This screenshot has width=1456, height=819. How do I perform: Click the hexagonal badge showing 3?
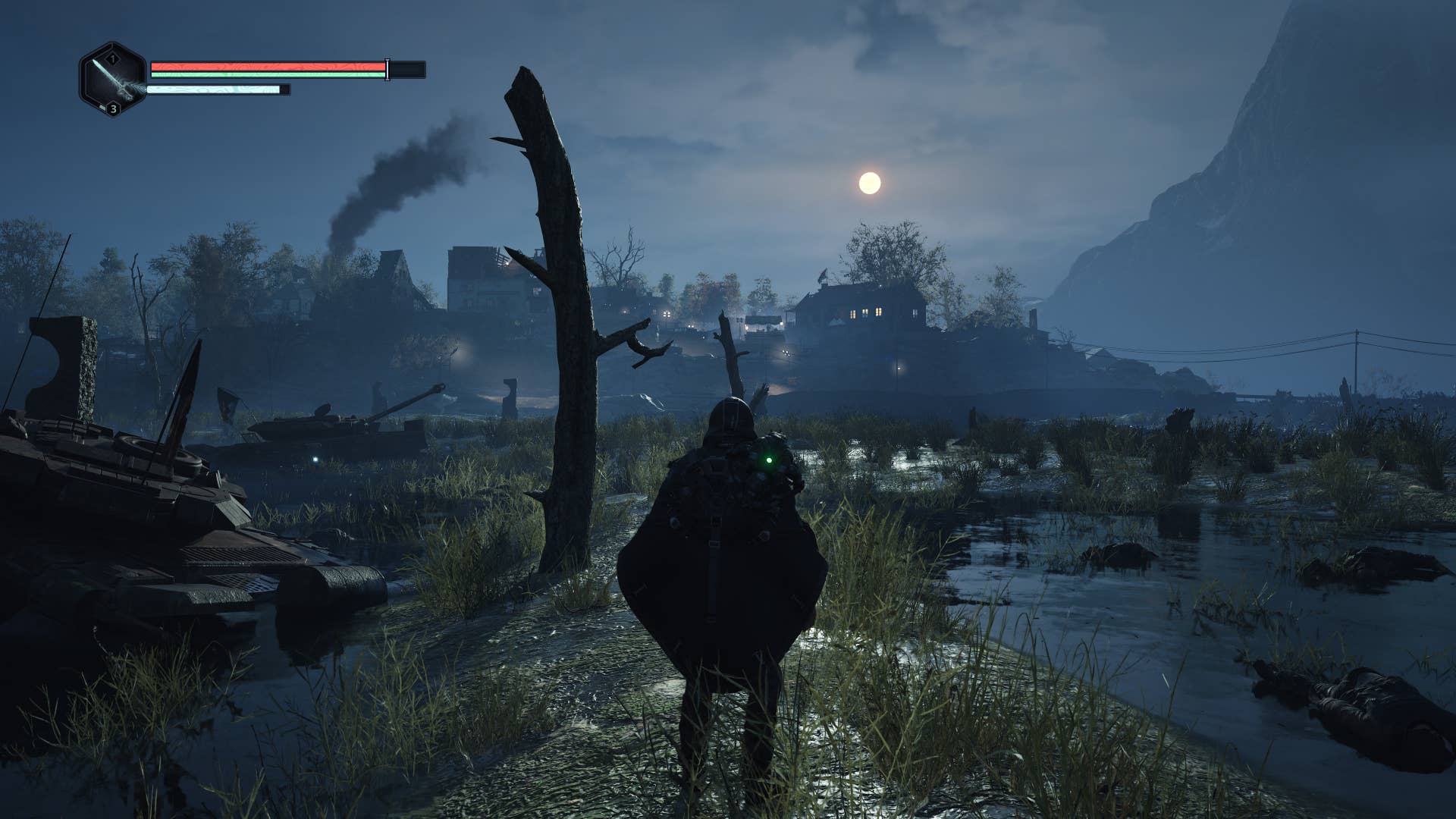(113, 109)
